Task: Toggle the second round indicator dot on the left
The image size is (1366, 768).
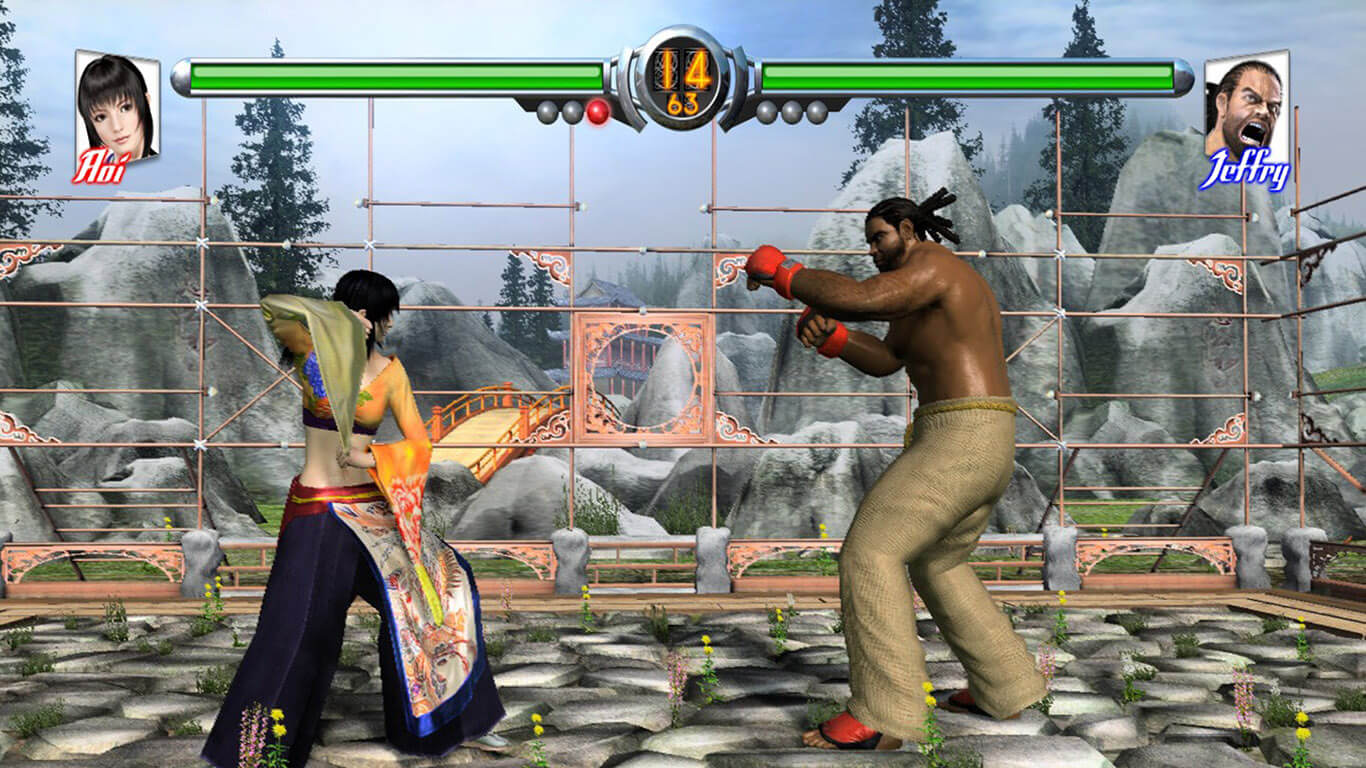Action: [x=572, y=113]
